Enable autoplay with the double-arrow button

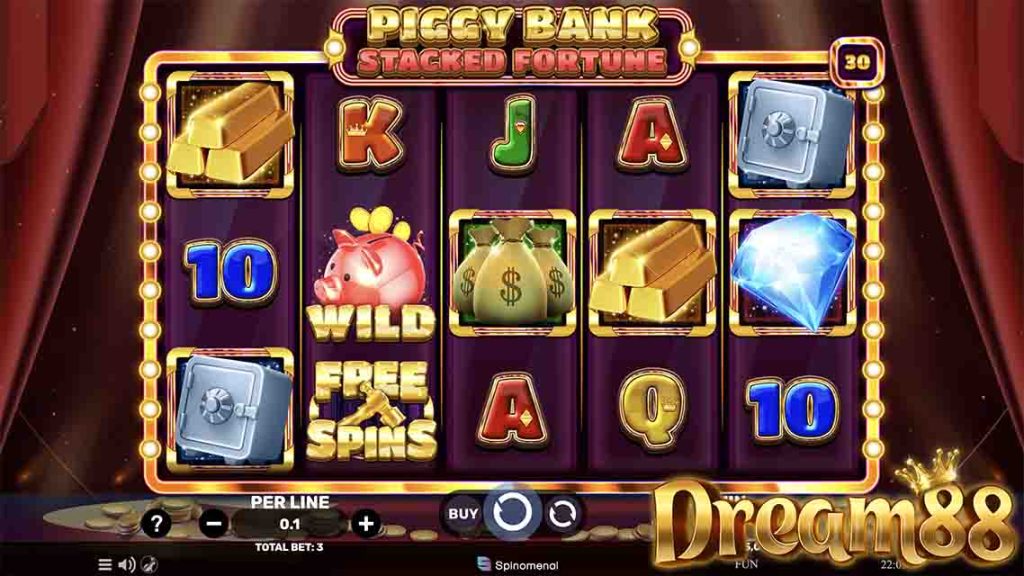pyautogui.click(x=563, y=513)
